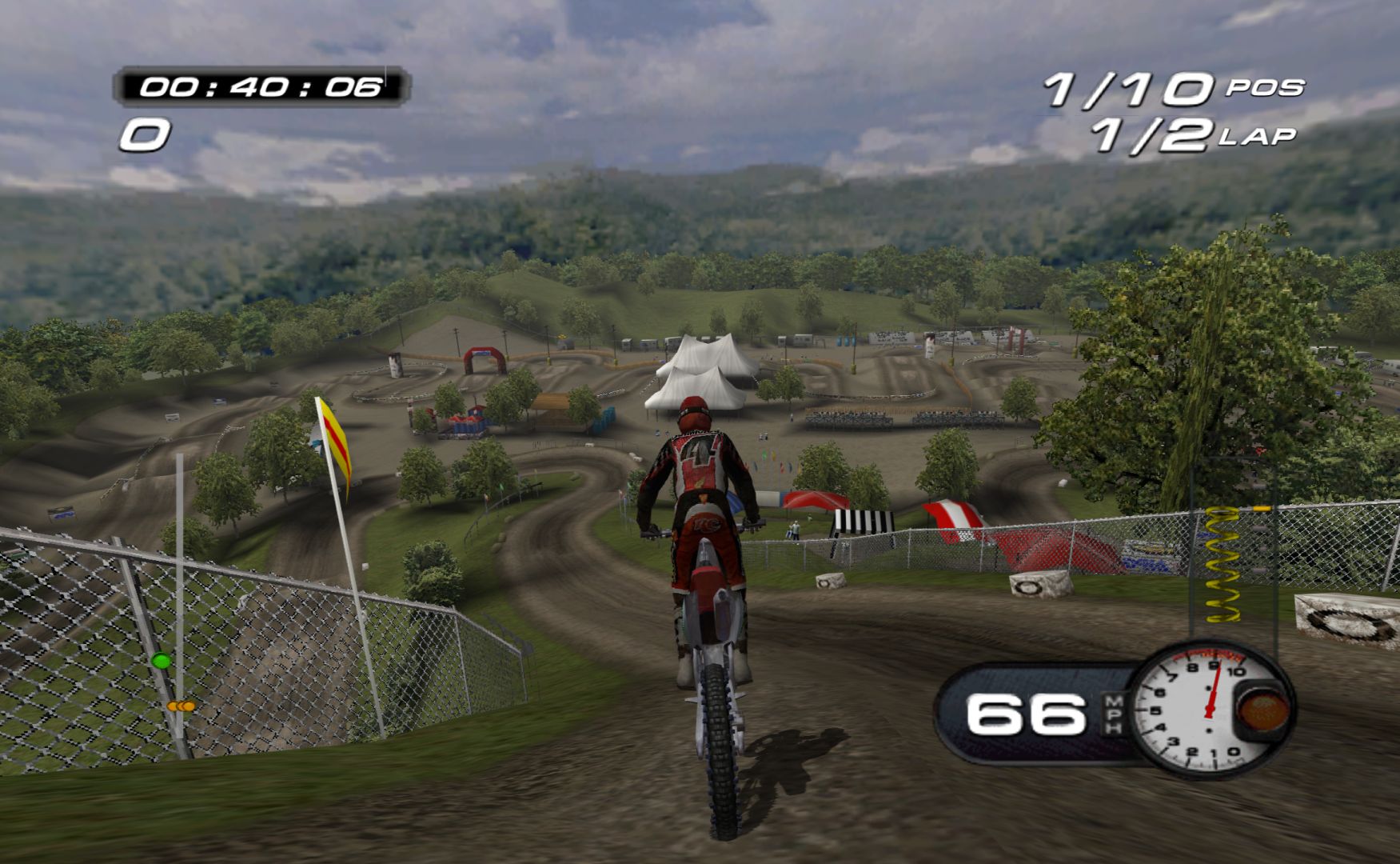Screen dimensions: 1400x864
Task: Click the green rider marker on the track progress bar
Action: coord(161,661)
